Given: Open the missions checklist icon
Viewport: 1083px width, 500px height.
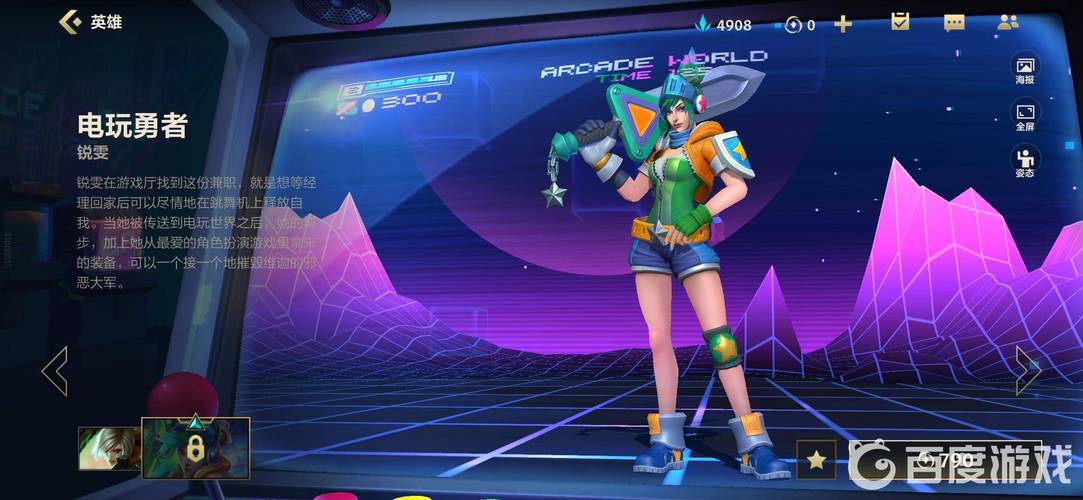Looking at the screenshot, I should (x=900, y=22).
